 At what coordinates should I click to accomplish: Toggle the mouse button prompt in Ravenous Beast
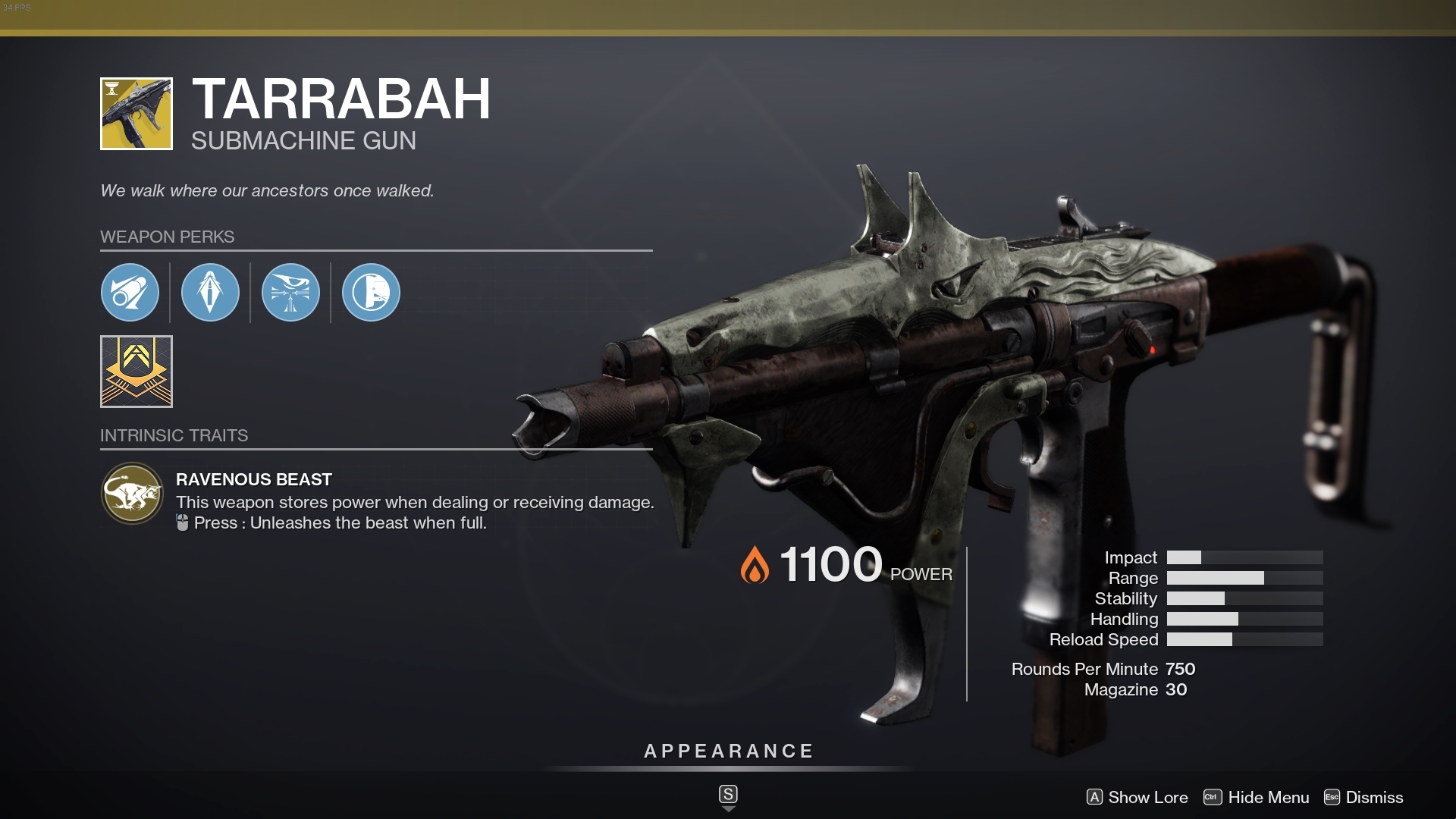tap(182, 522)
